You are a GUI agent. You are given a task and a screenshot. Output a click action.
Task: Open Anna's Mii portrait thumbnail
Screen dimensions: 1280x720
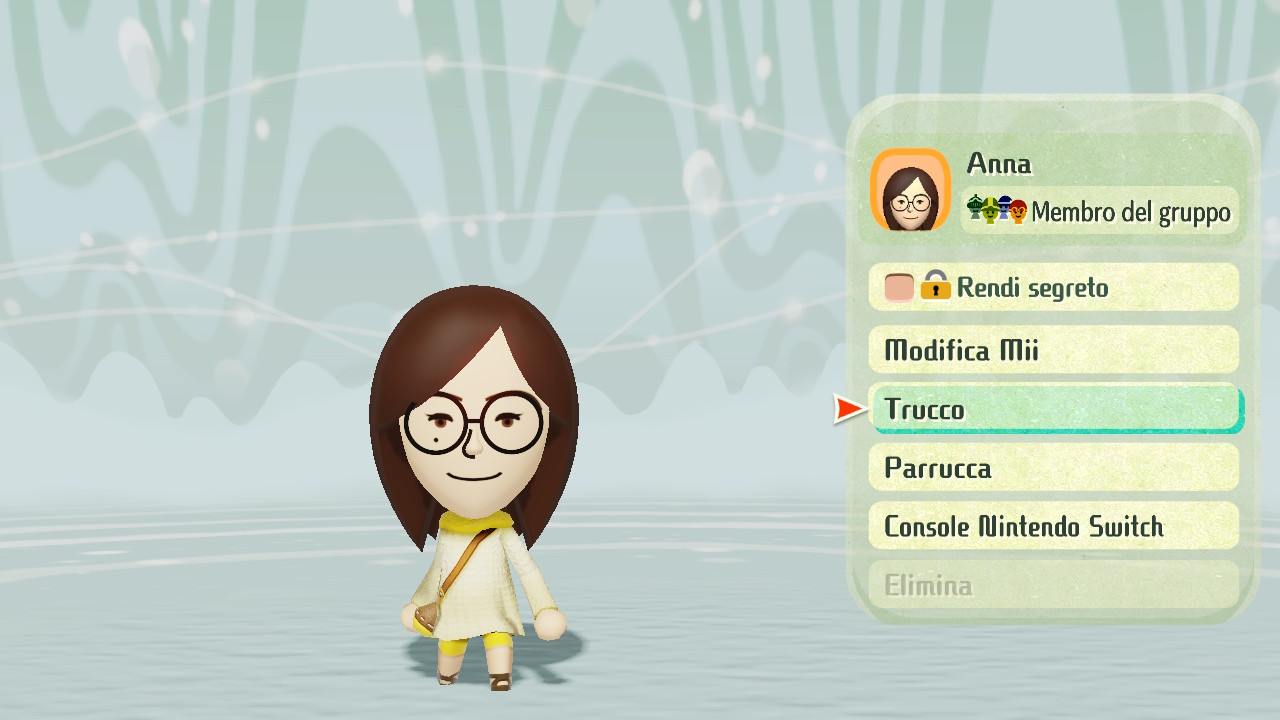coord(910,190)
